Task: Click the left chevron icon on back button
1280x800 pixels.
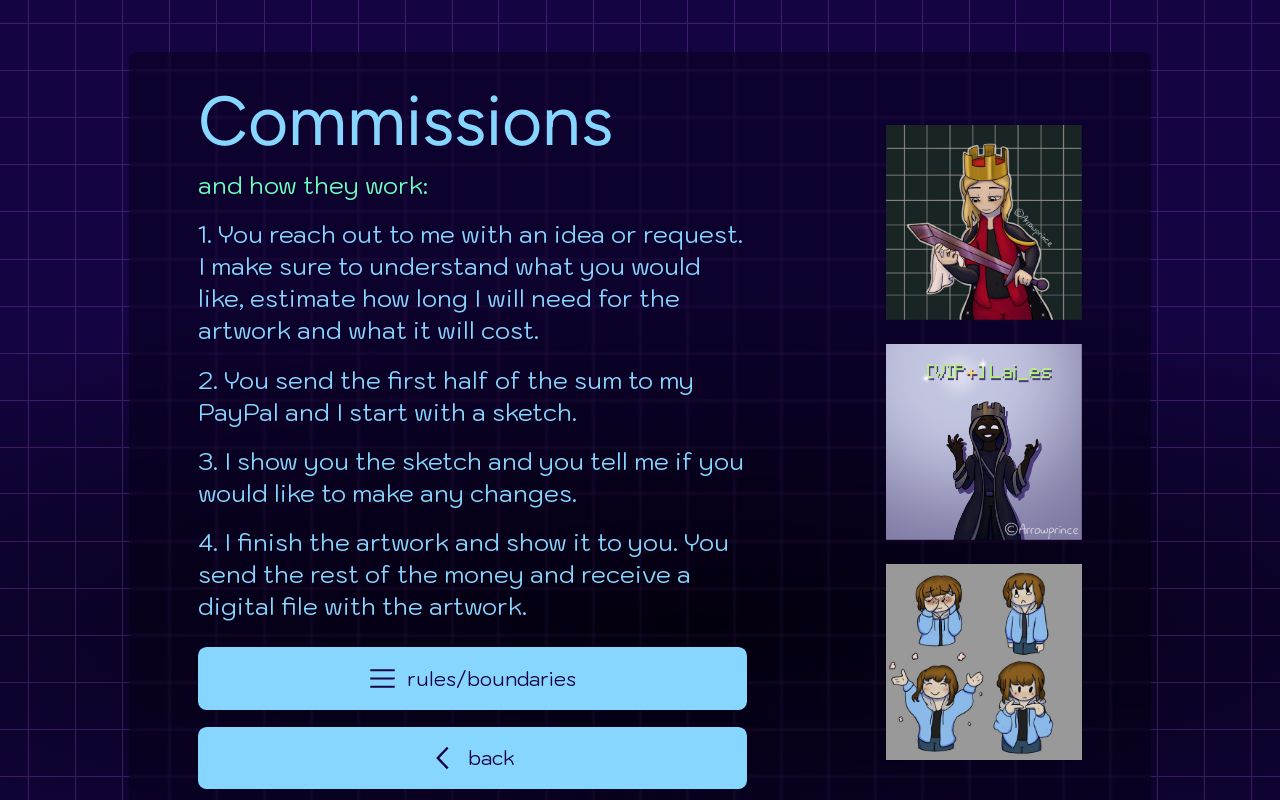Action: 443,758
